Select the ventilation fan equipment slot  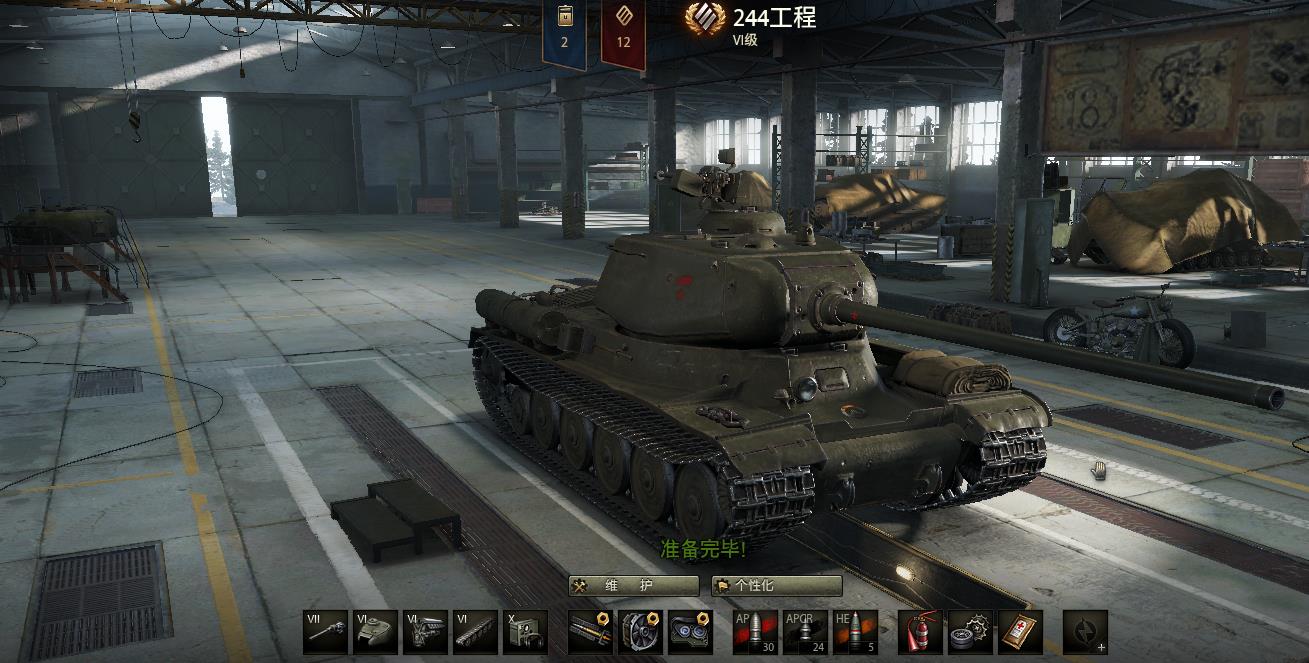[640, 632]
